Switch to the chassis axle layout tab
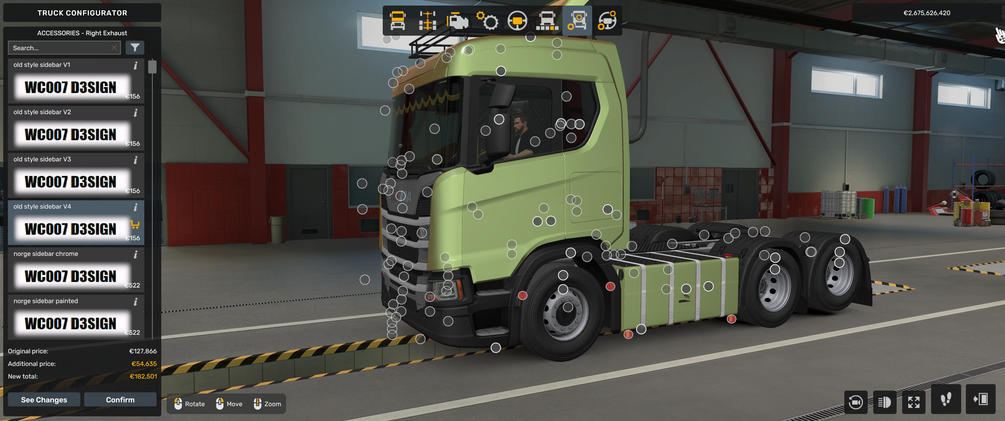The image size is (1005, 421). tap(428, 21)
